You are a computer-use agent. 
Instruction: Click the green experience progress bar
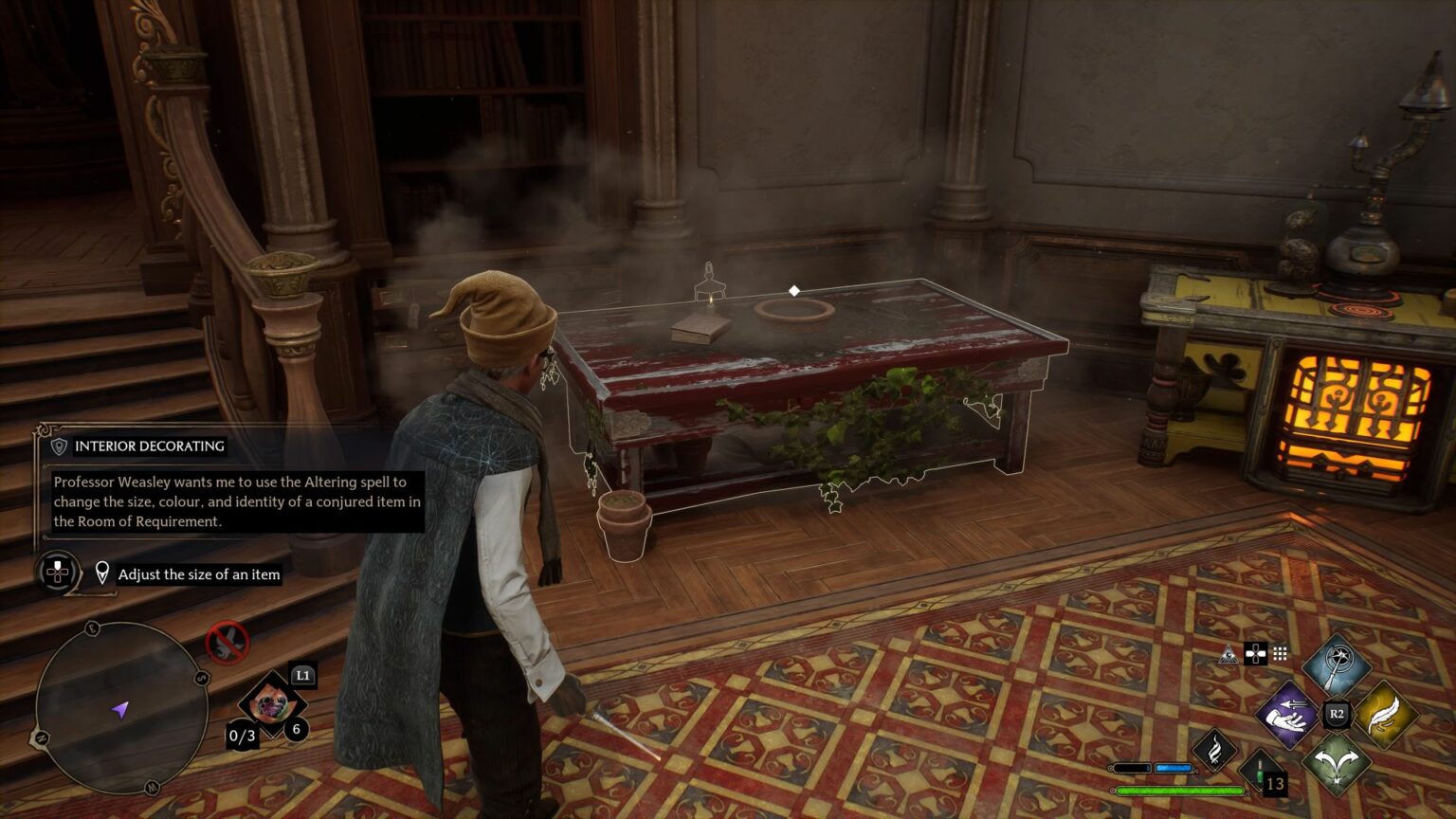(x=1179, y=790)
